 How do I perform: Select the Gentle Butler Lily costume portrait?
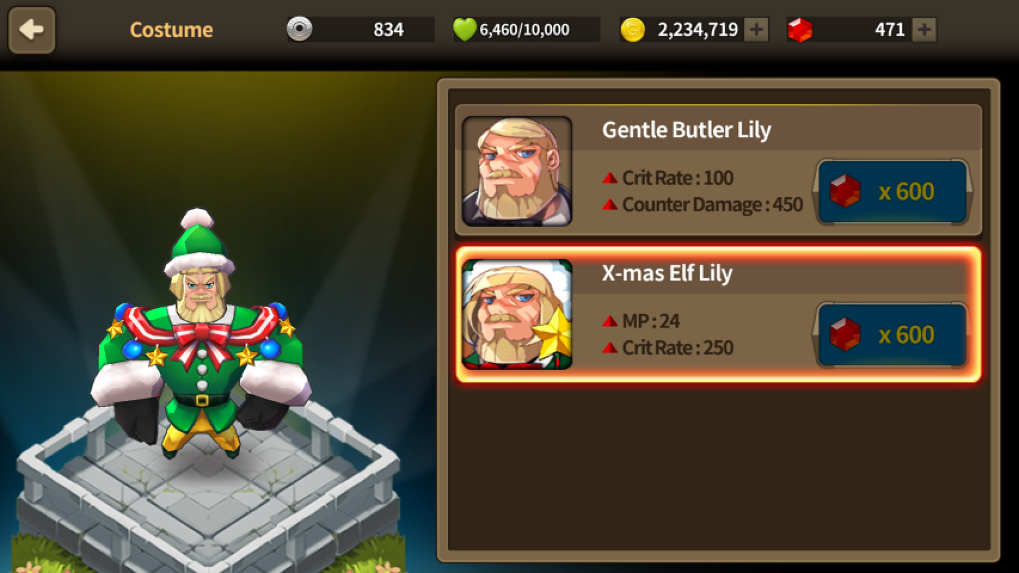[517, 171]
